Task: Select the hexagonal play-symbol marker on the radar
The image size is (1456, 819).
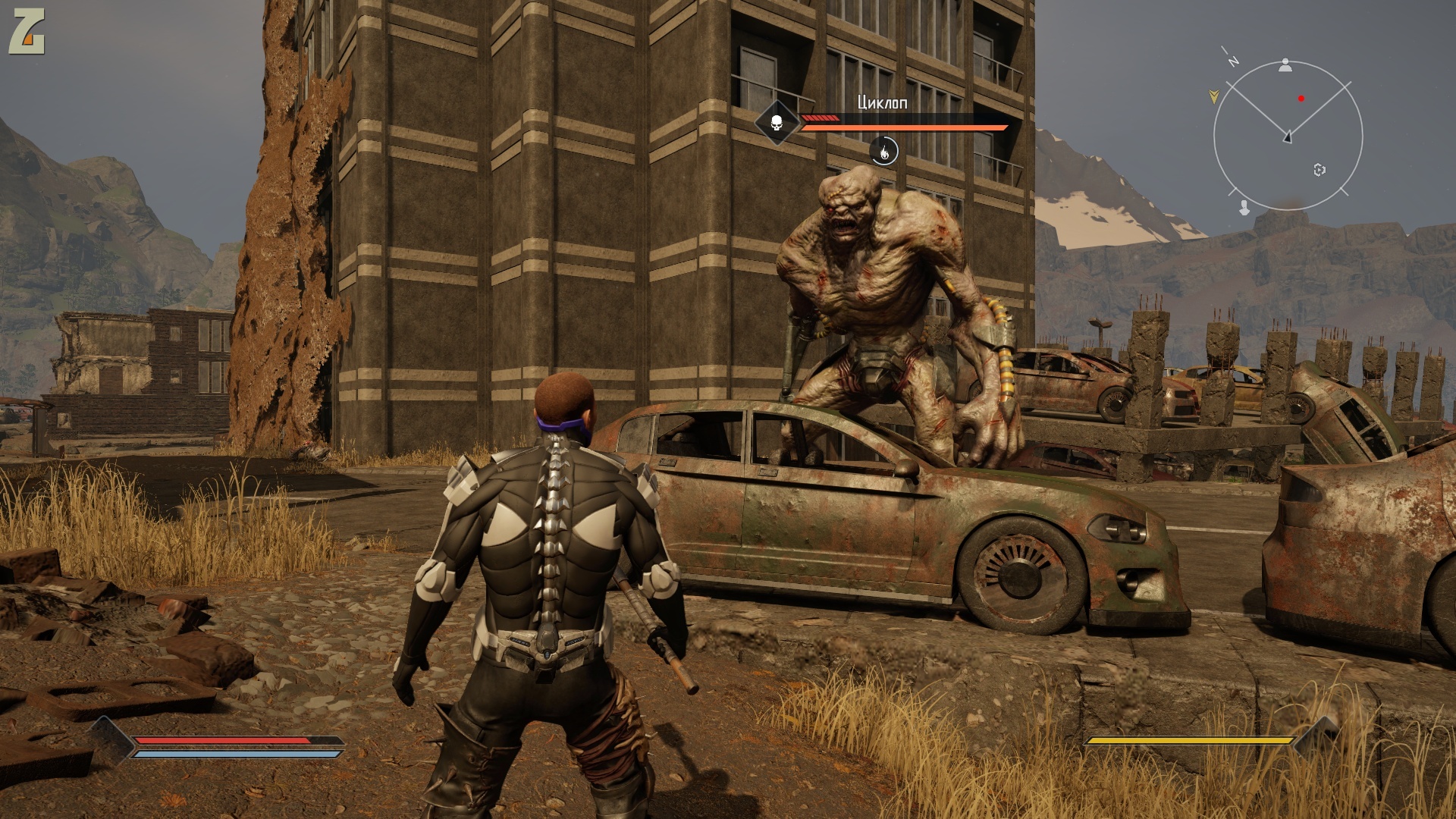Action: (1319, 170)
